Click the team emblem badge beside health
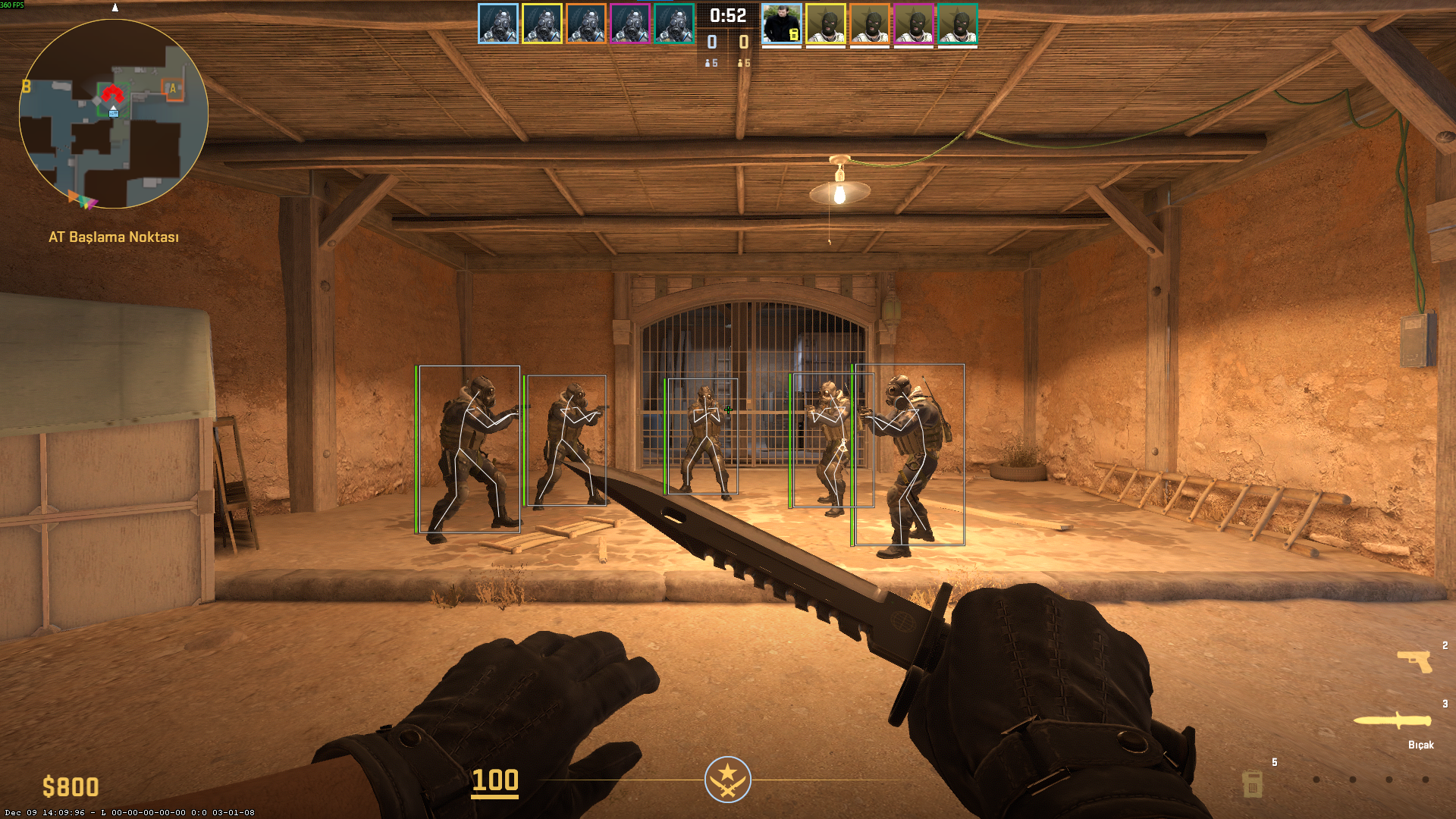 728,780
